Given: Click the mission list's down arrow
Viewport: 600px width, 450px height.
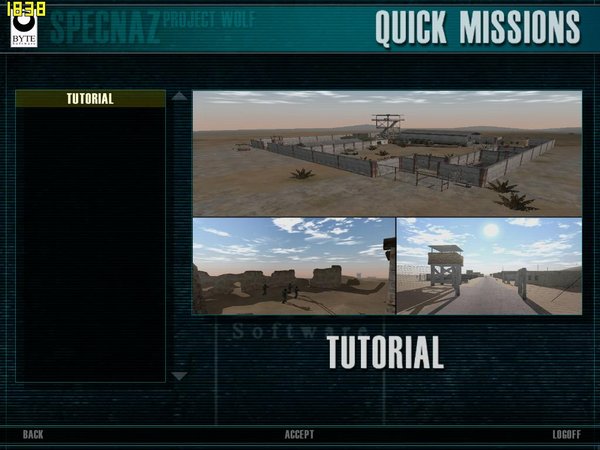Looking at the screenshot, I should pos(179,376).
